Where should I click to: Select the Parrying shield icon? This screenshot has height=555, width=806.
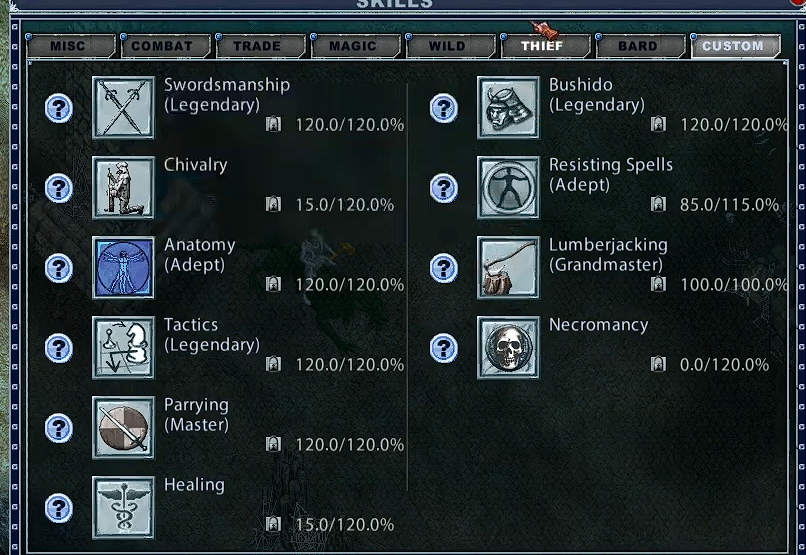click(123, 428)
